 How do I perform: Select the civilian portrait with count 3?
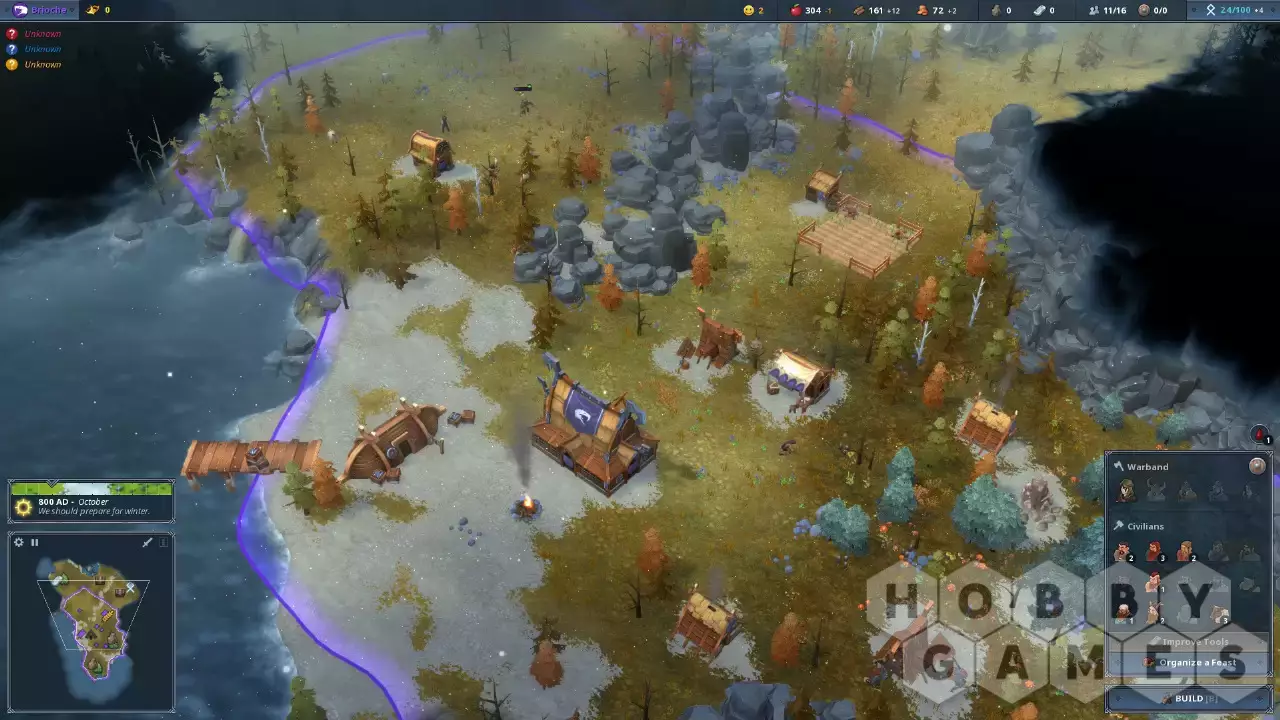pyautogui.click(x=1155, y=552)
